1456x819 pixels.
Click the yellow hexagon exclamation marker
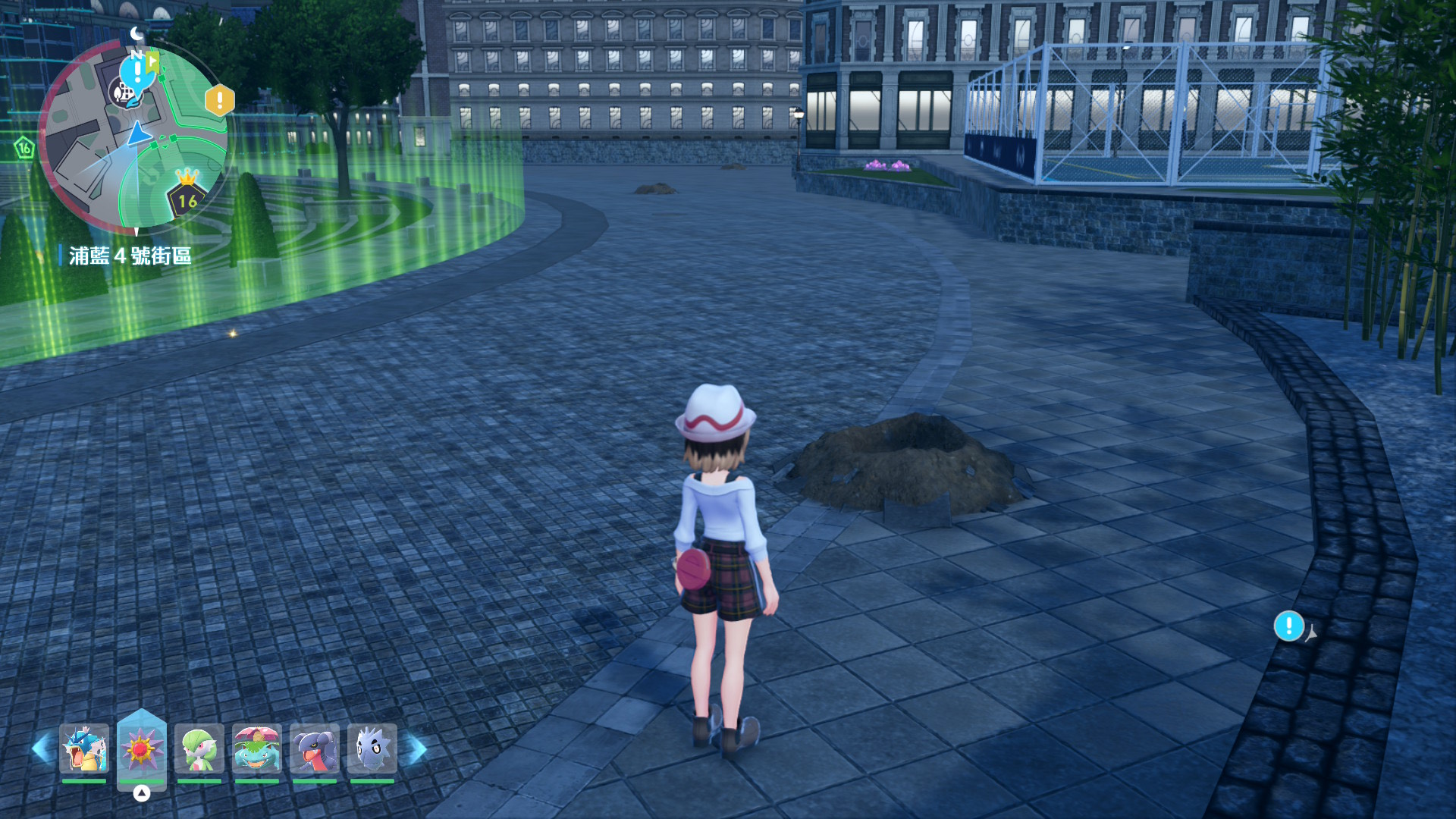tap(220, 100)
